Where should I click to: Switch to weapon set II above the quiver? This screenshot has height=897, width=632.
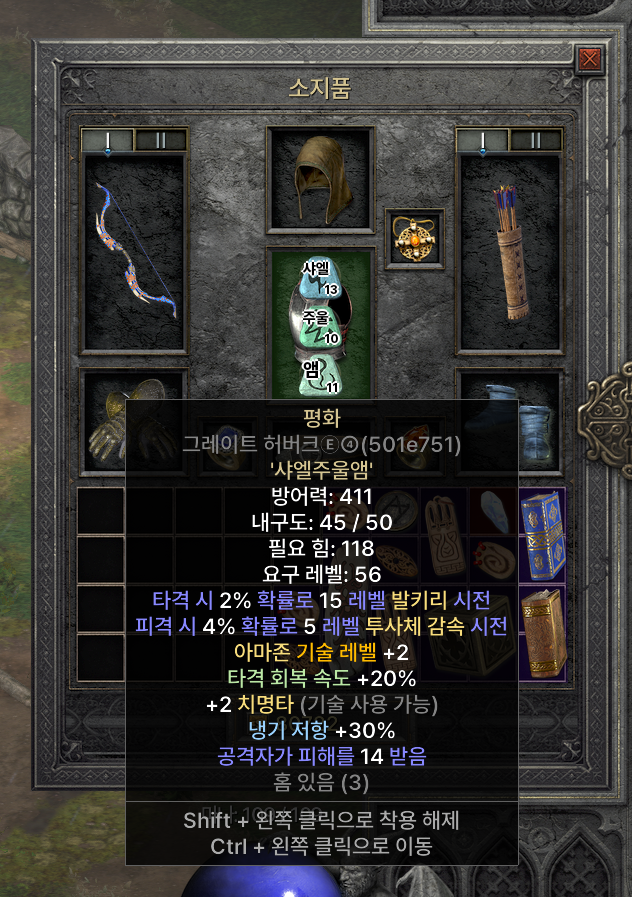(x=536, y=140)
